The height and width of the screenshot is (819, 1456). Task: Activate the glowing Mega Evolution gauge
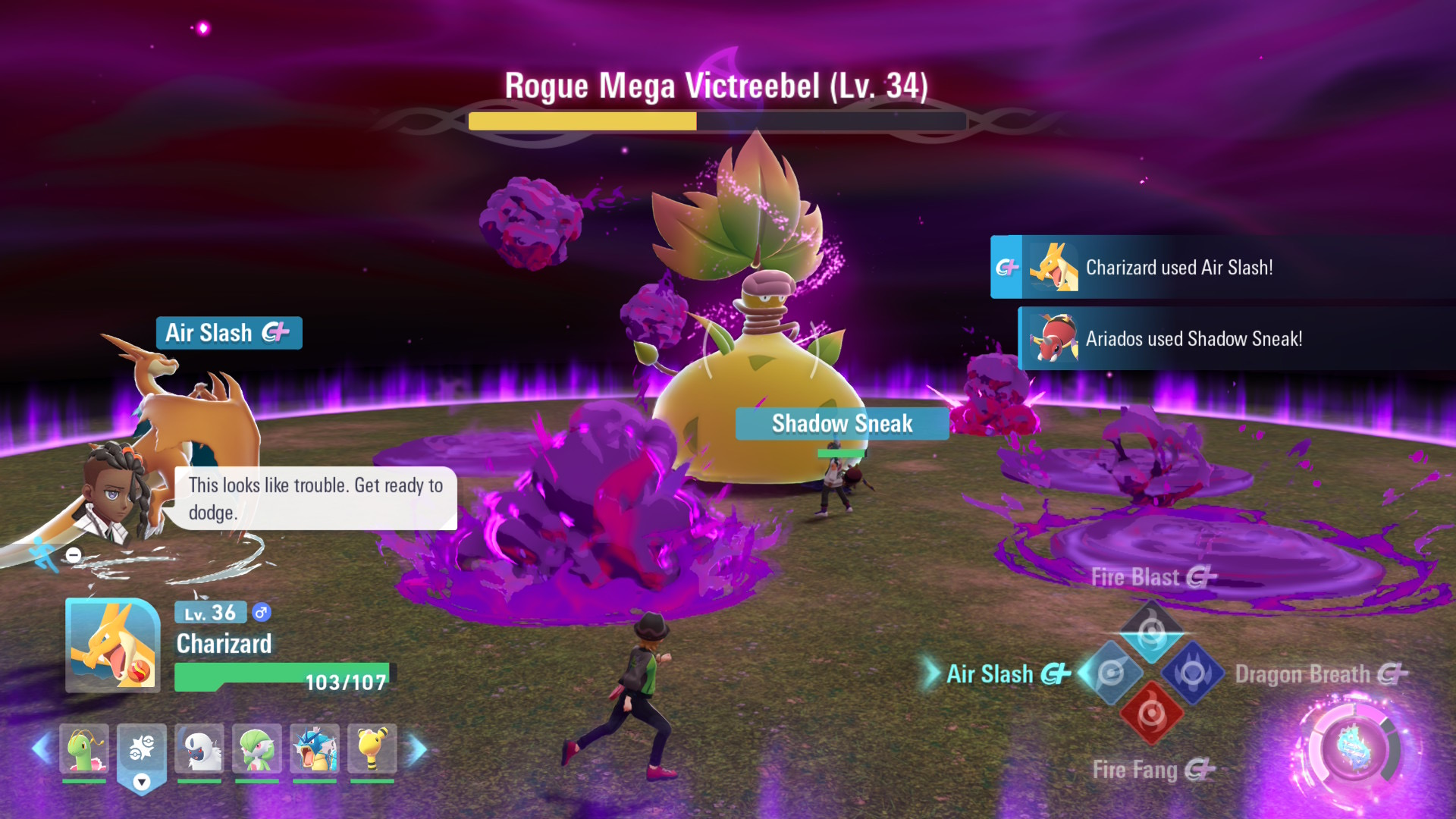pyautogui.click(x=1354, y=749)
